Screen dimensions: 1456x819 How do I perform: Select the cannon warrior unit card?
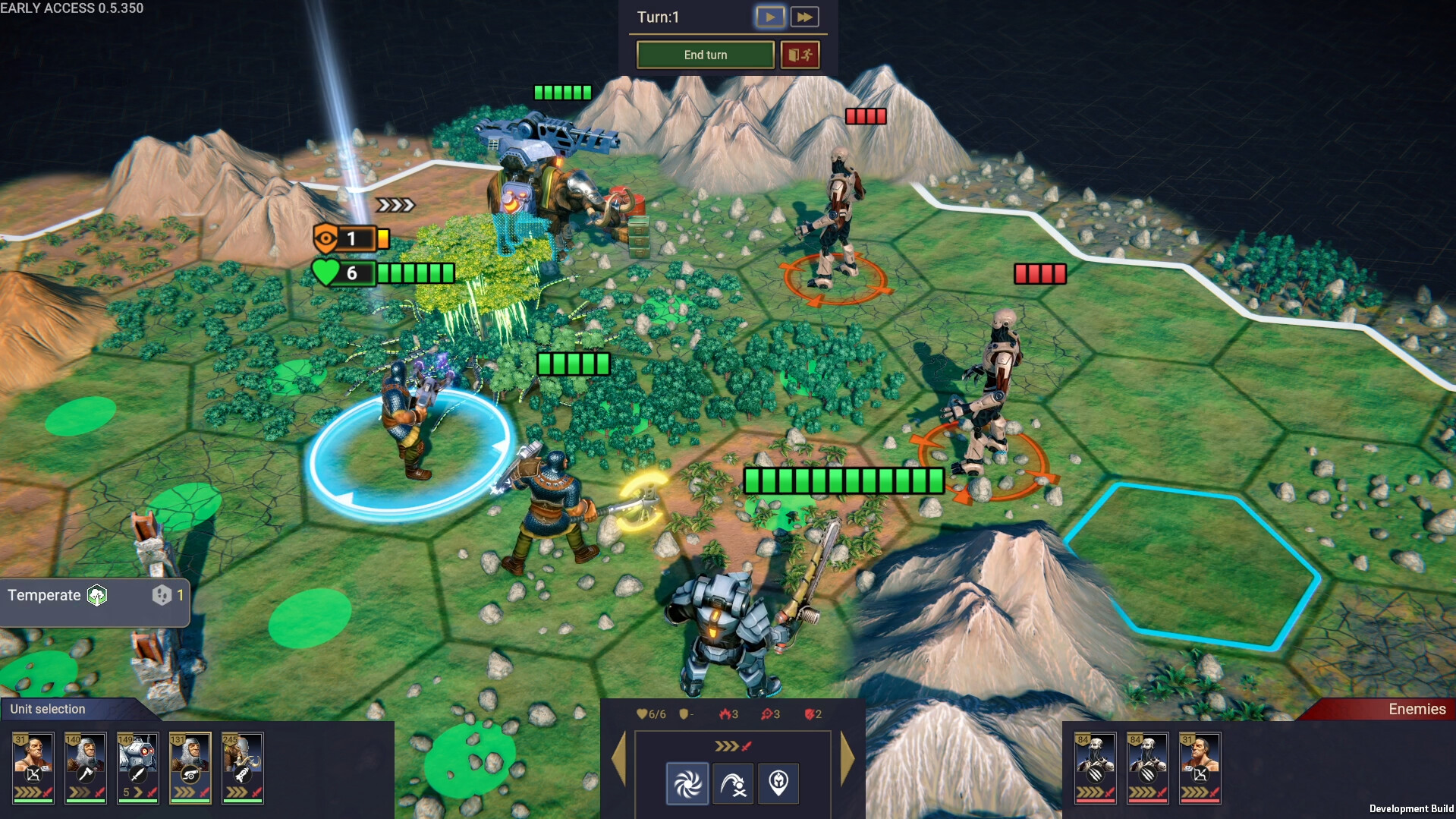coord(190,767)
